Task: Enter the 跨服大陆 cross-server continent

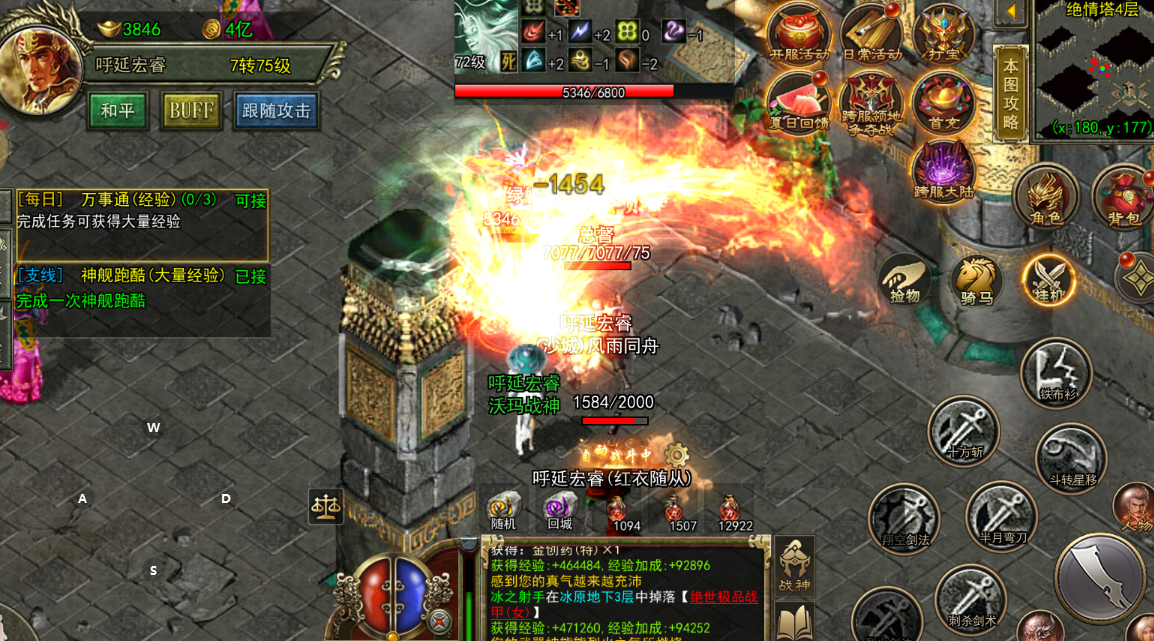Action: click(942, 170)
